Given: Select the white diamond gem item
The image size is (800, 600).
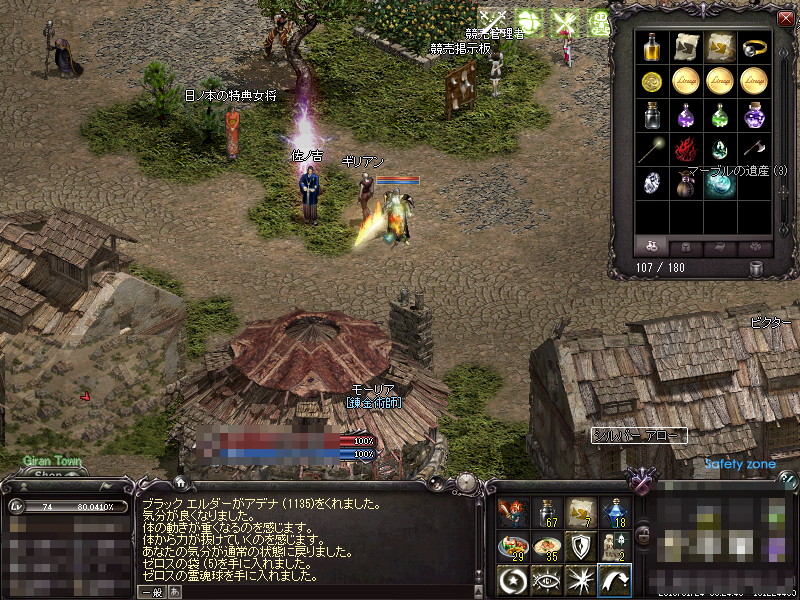Looking at the screenshot, I should pos(652,184).
